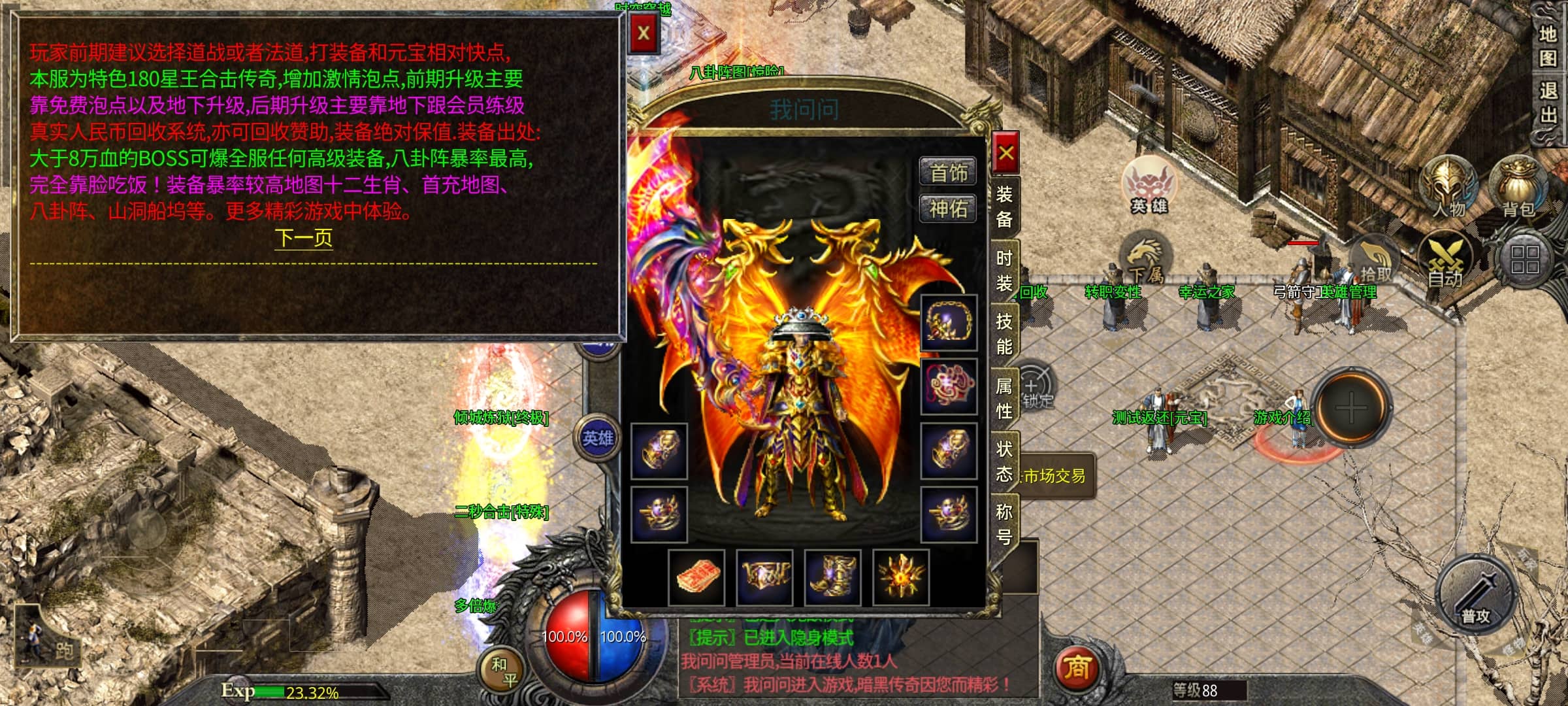1568x706 pixels.
Task: Select the red envelope charm equipment slot
Action: click(697, 577)
